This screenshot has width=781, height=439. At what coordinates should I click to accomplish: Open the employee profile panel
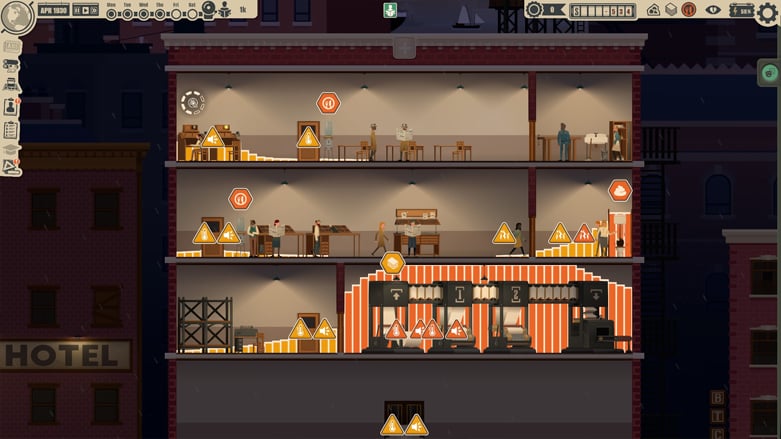[11, 106]
